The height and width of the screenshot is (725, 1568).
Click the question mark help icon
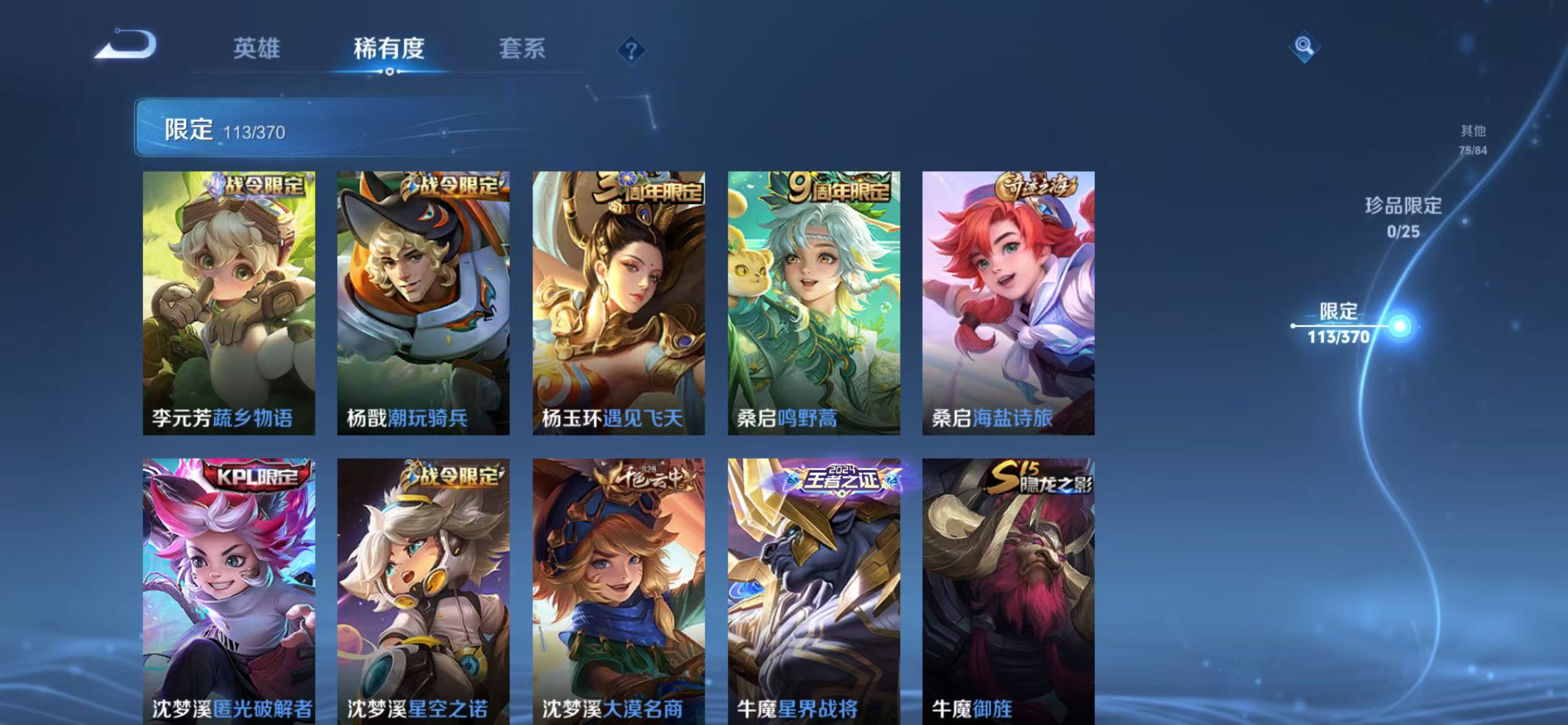tap(630, 51)
